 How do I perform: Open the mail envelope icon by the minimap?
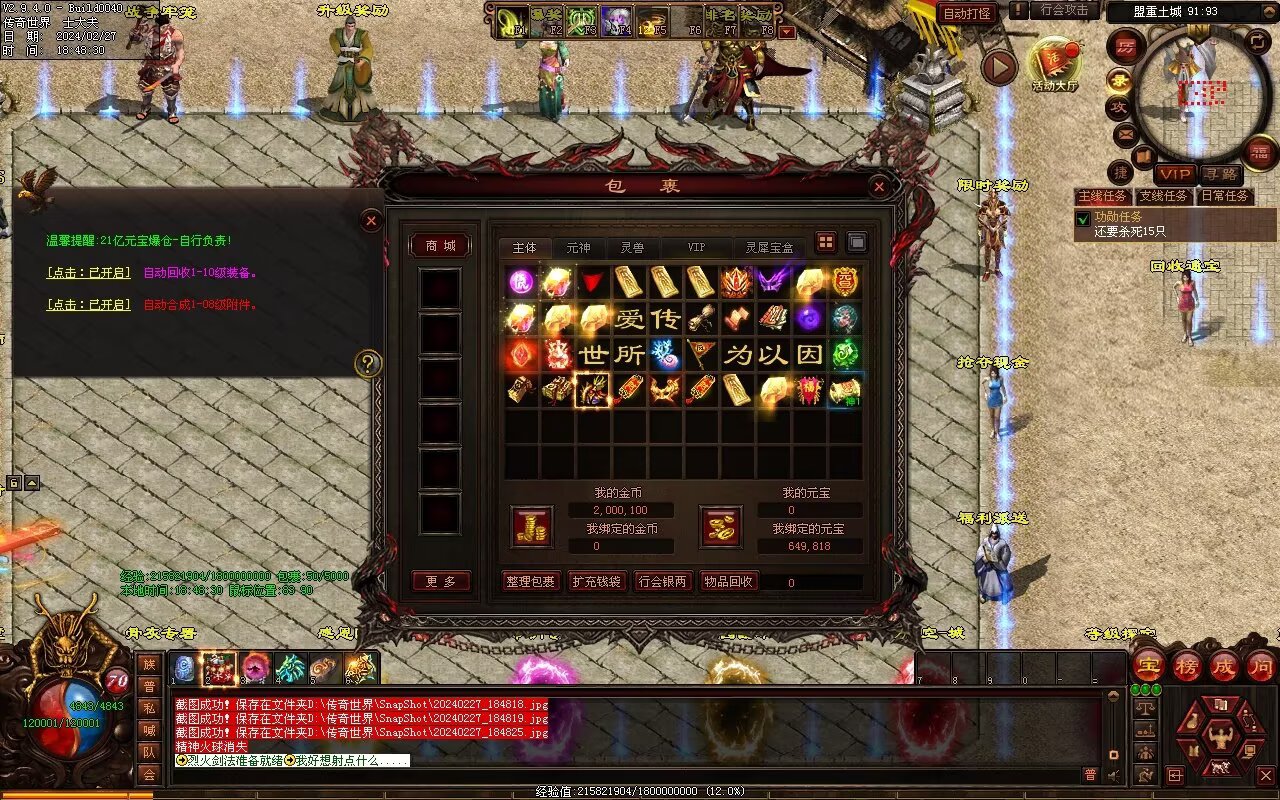pos(1125,133)
